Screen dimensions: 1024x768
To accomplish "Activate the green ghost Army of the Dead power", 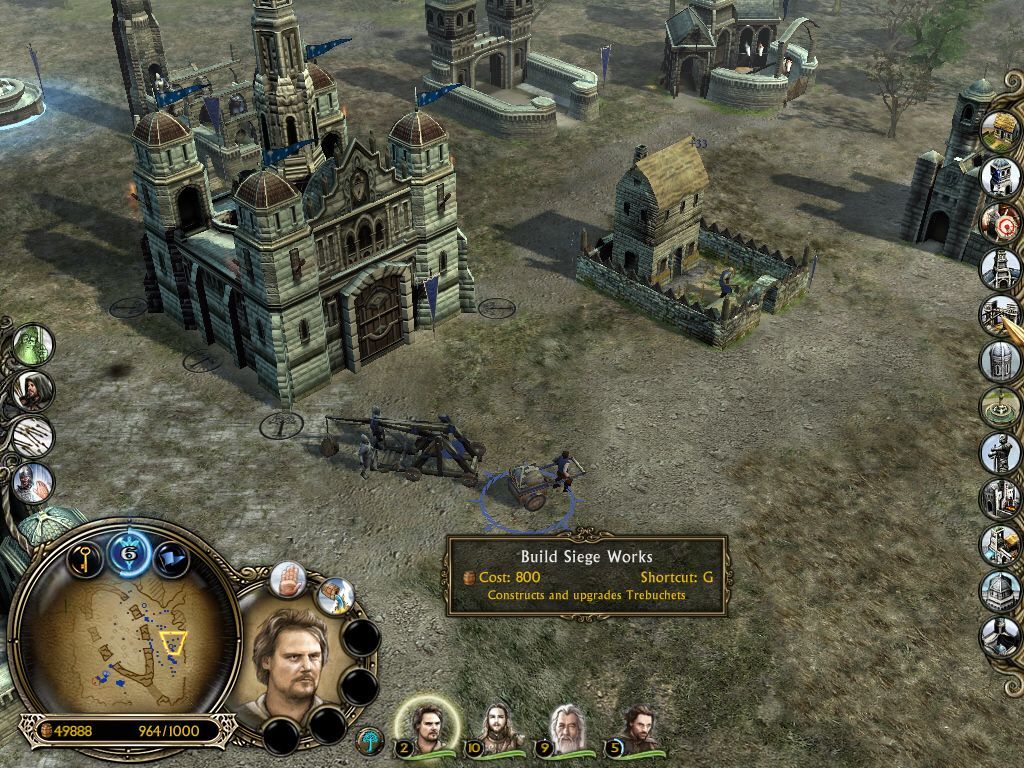I will point(33,344).
